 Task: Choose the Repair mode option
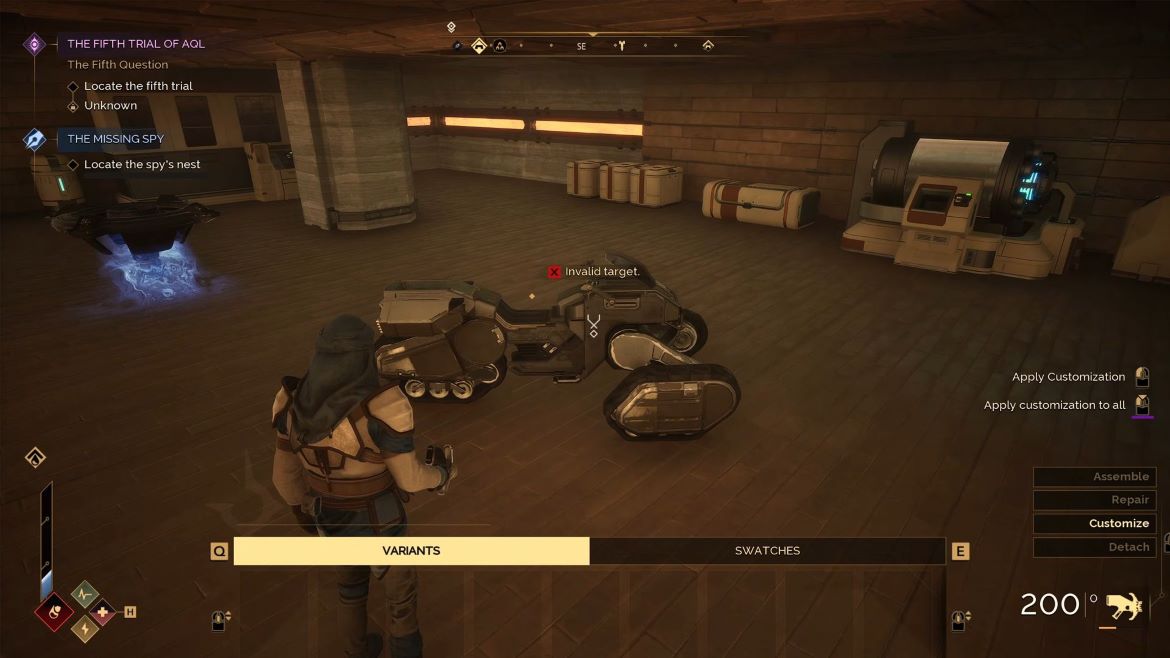(x=1094, y=500)
